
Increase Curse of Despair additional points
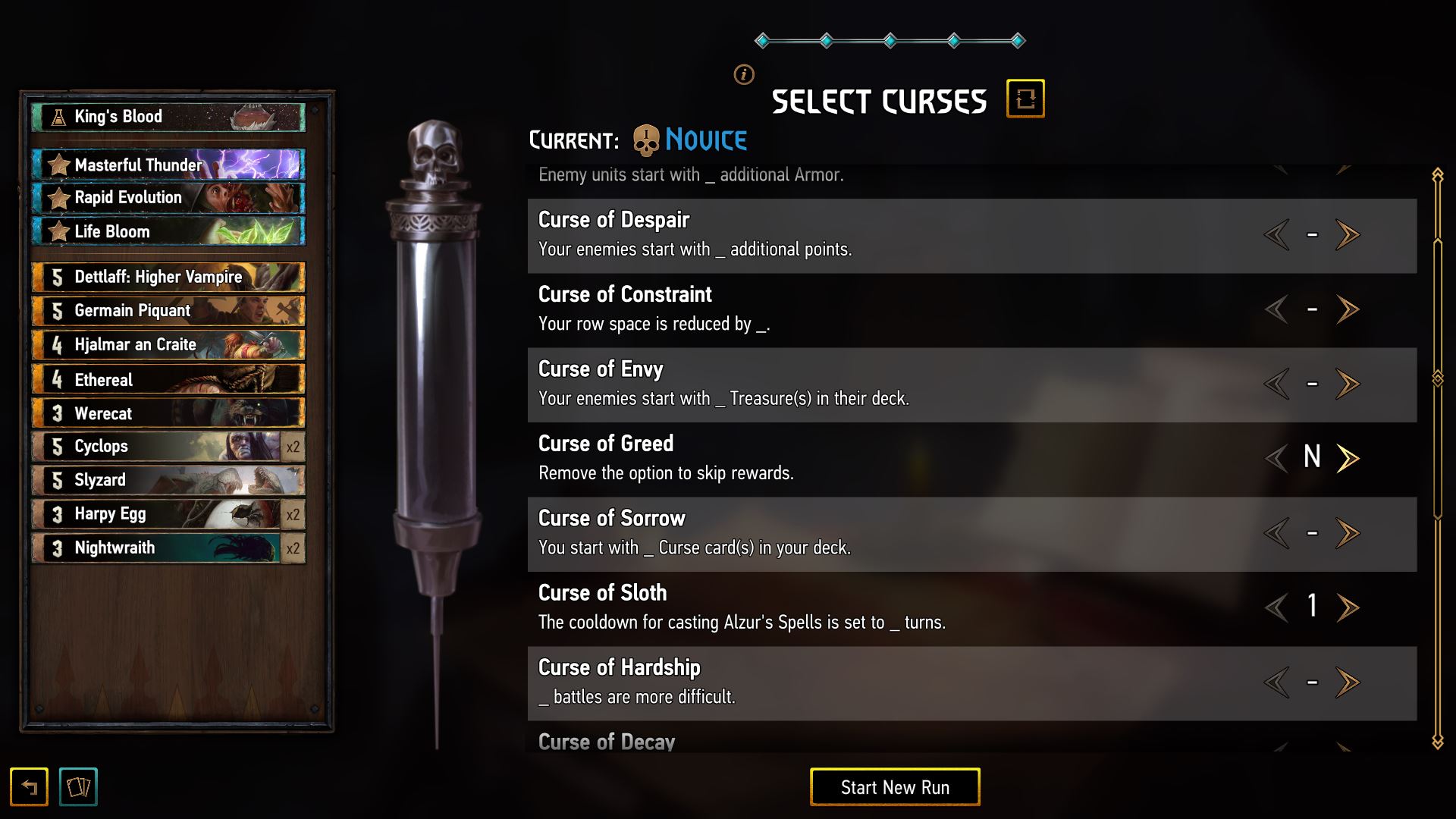coord(1348,235)
